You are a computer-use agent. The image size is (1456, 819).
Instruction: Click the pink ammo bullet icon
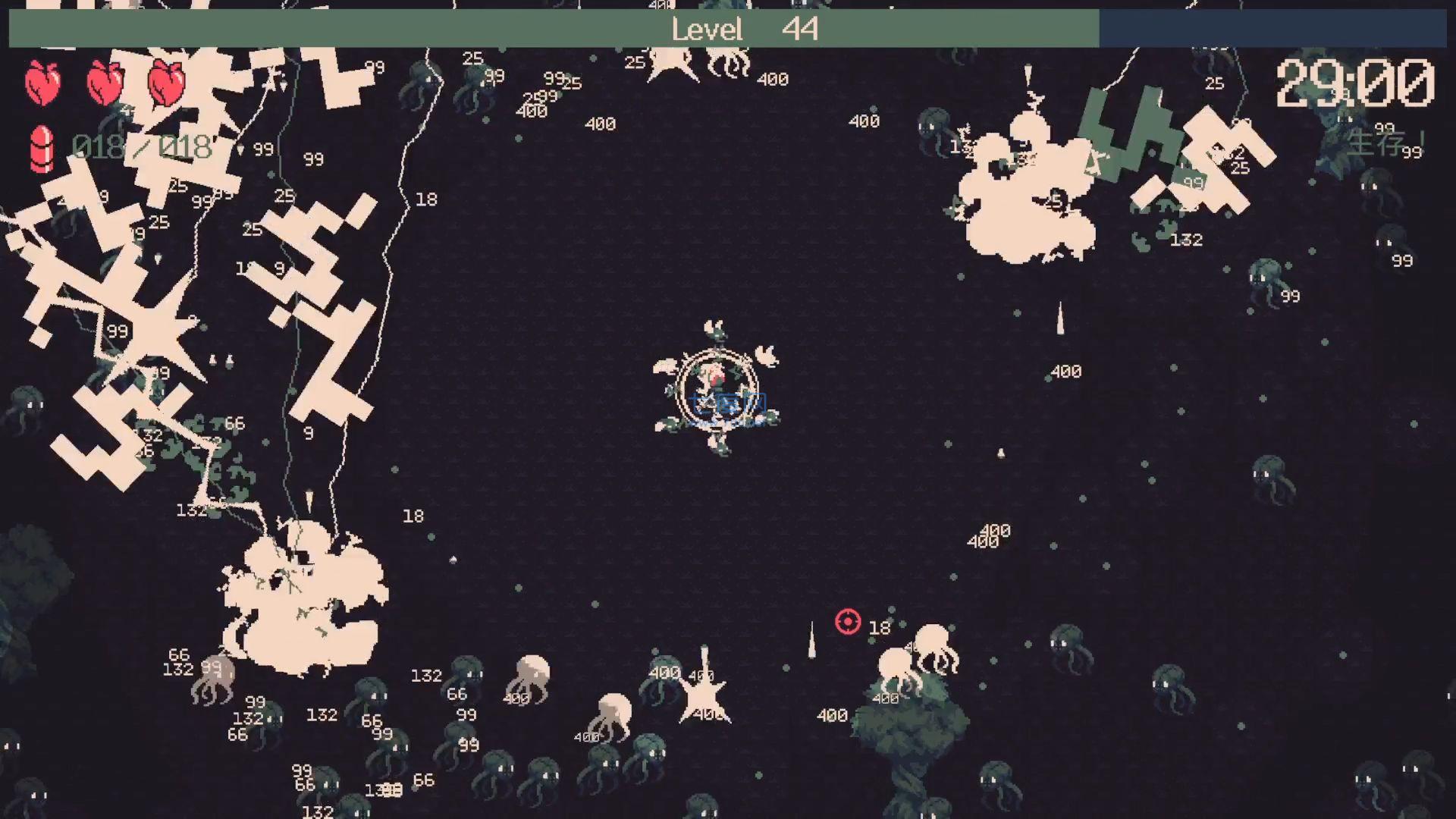click(42, 149)
